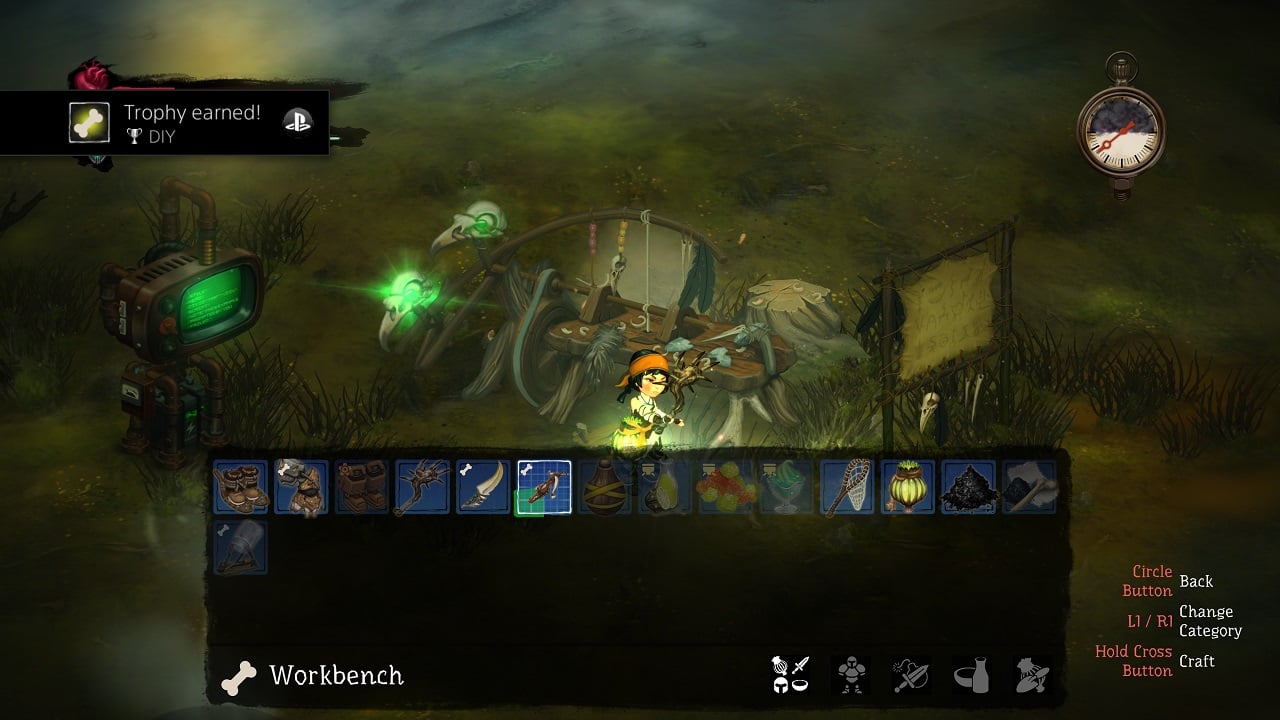This screenshot has width=1280, height=720.
Task: Switch to the gardening trowel category
Action: [1031, 675]
